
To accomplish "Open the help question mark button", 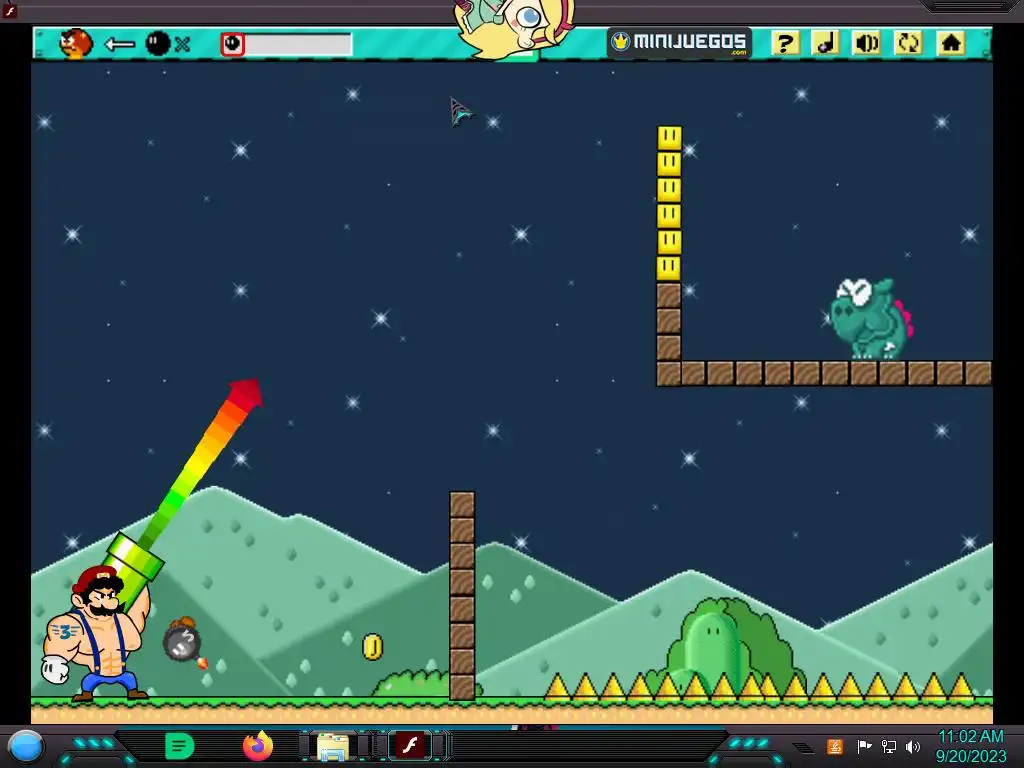I will pyautogui.click(x=785, y=43).
